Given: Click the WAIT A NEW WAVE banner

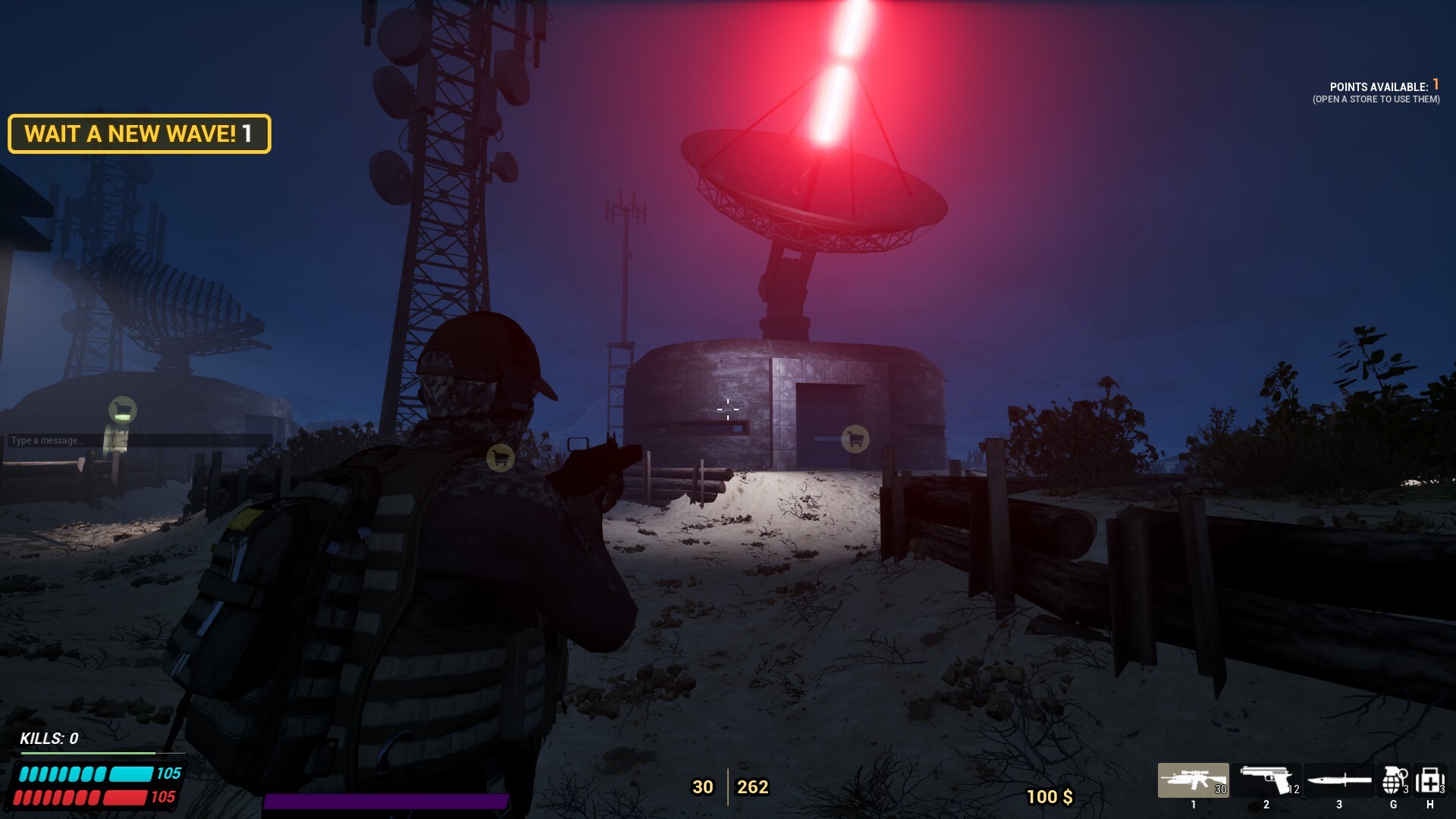Looking at the screenshot, I should click(x=140, y=135).
